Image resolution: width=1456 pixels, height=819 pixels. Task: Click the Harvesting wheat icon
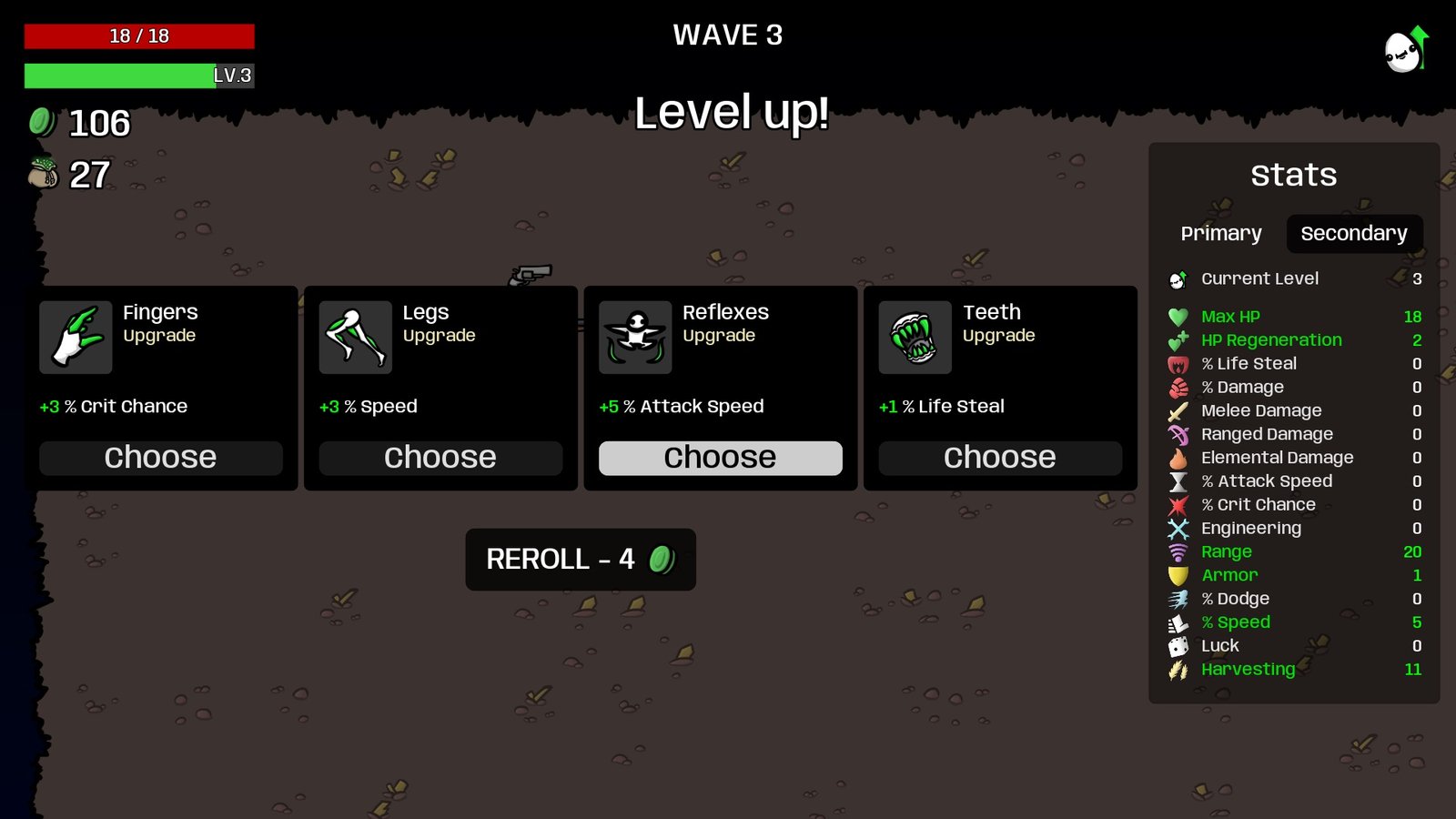tap(1178, 669)
